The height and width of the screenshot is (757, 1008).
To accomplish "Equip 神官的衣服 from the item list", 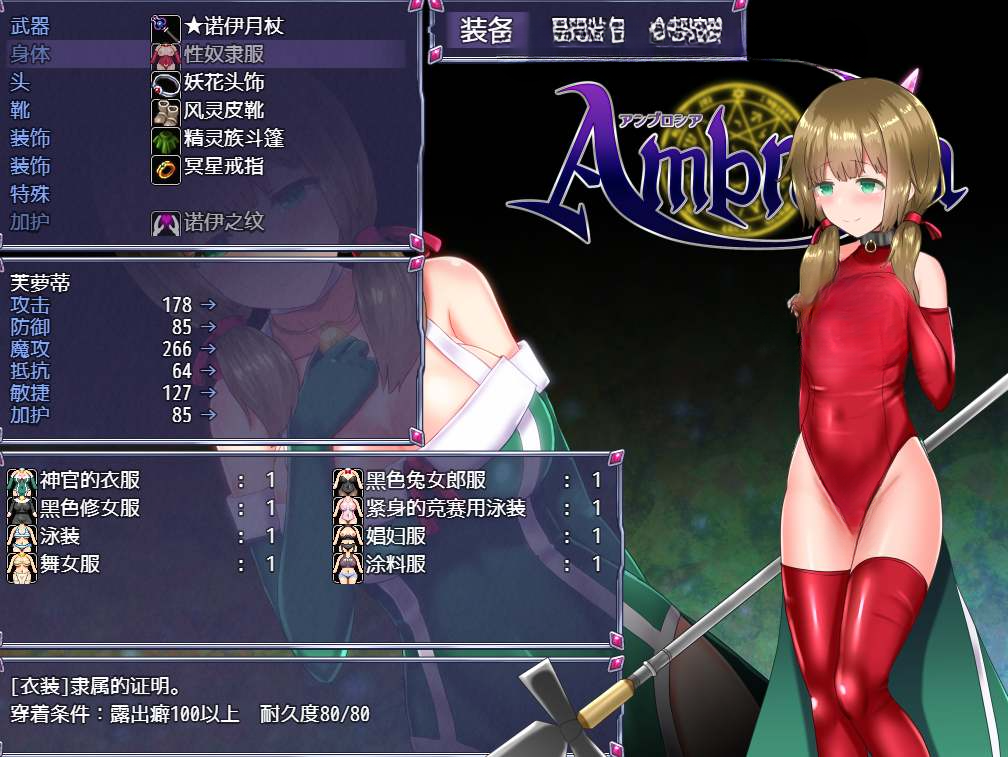I will click(140, 480).
